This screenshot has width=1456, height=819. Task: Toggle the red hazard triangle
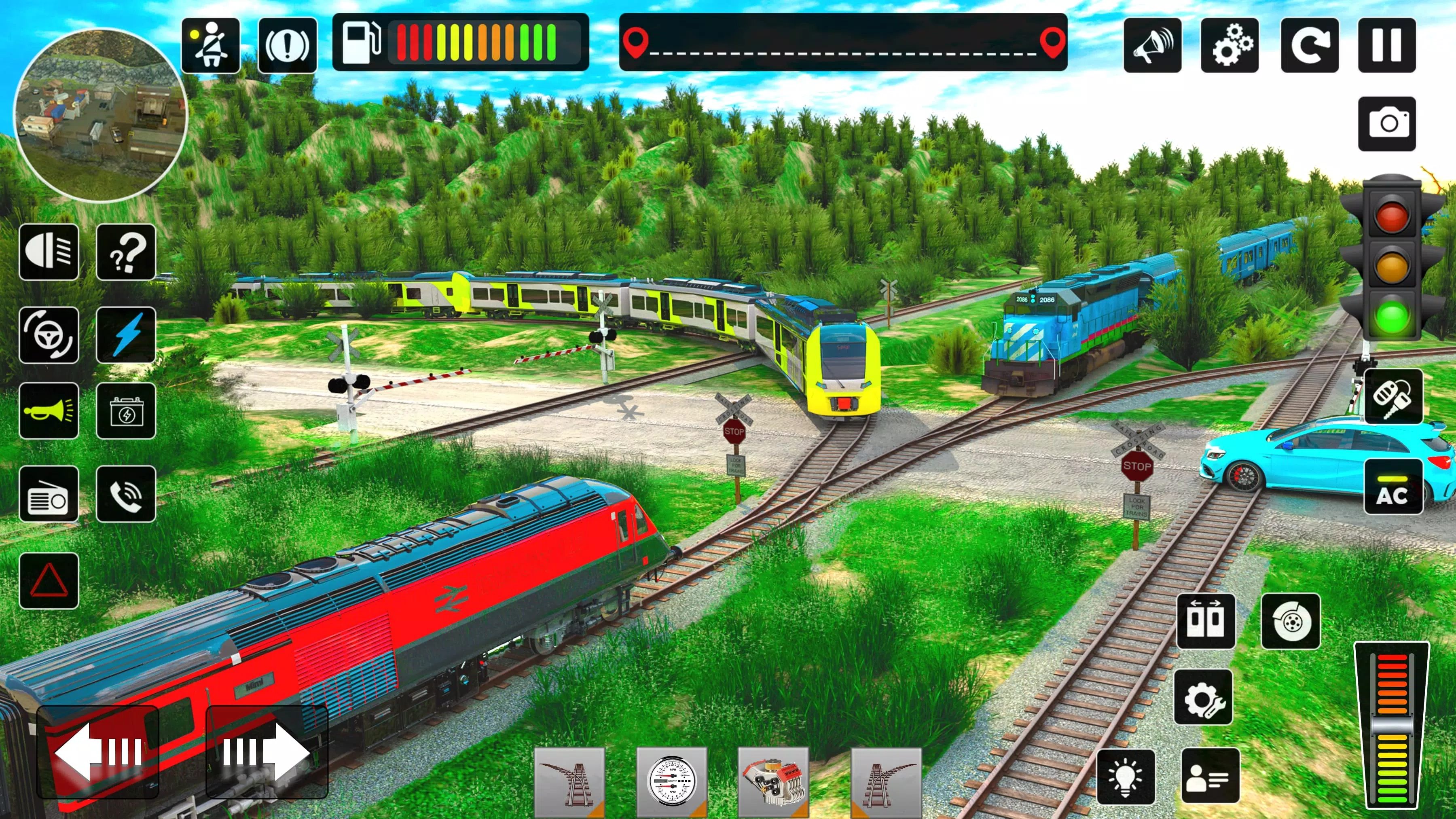click(x=49, y=580)
